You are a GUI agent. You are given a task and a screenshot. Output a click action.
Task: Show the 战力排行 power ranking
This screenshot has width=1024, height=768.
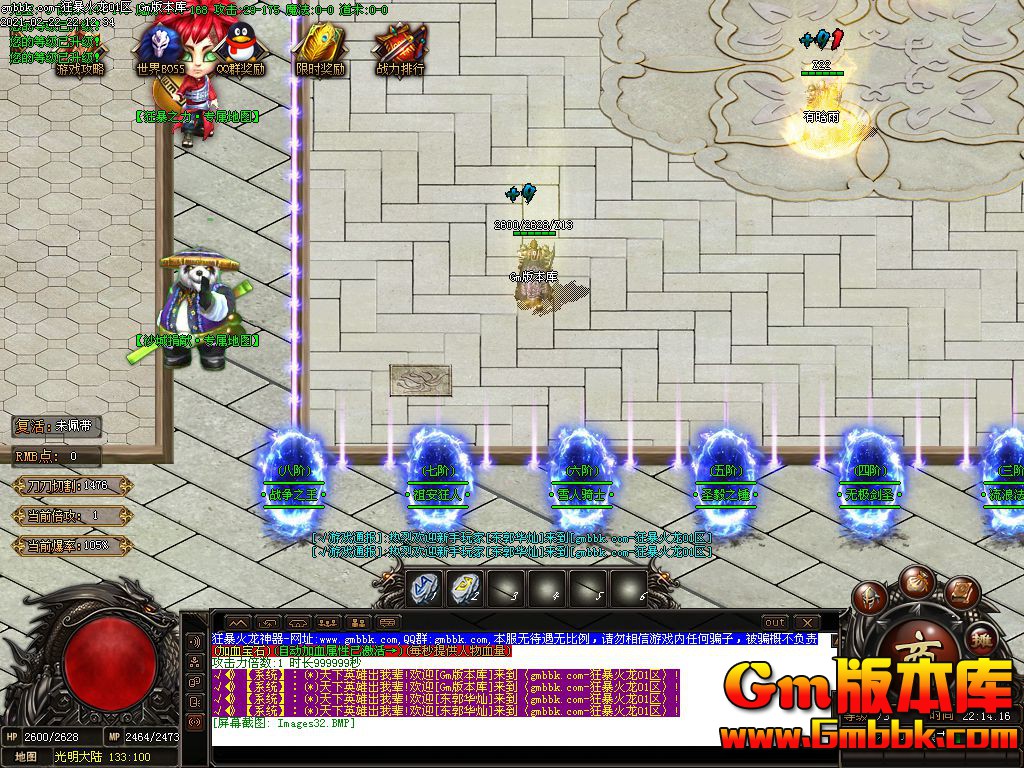400,50
